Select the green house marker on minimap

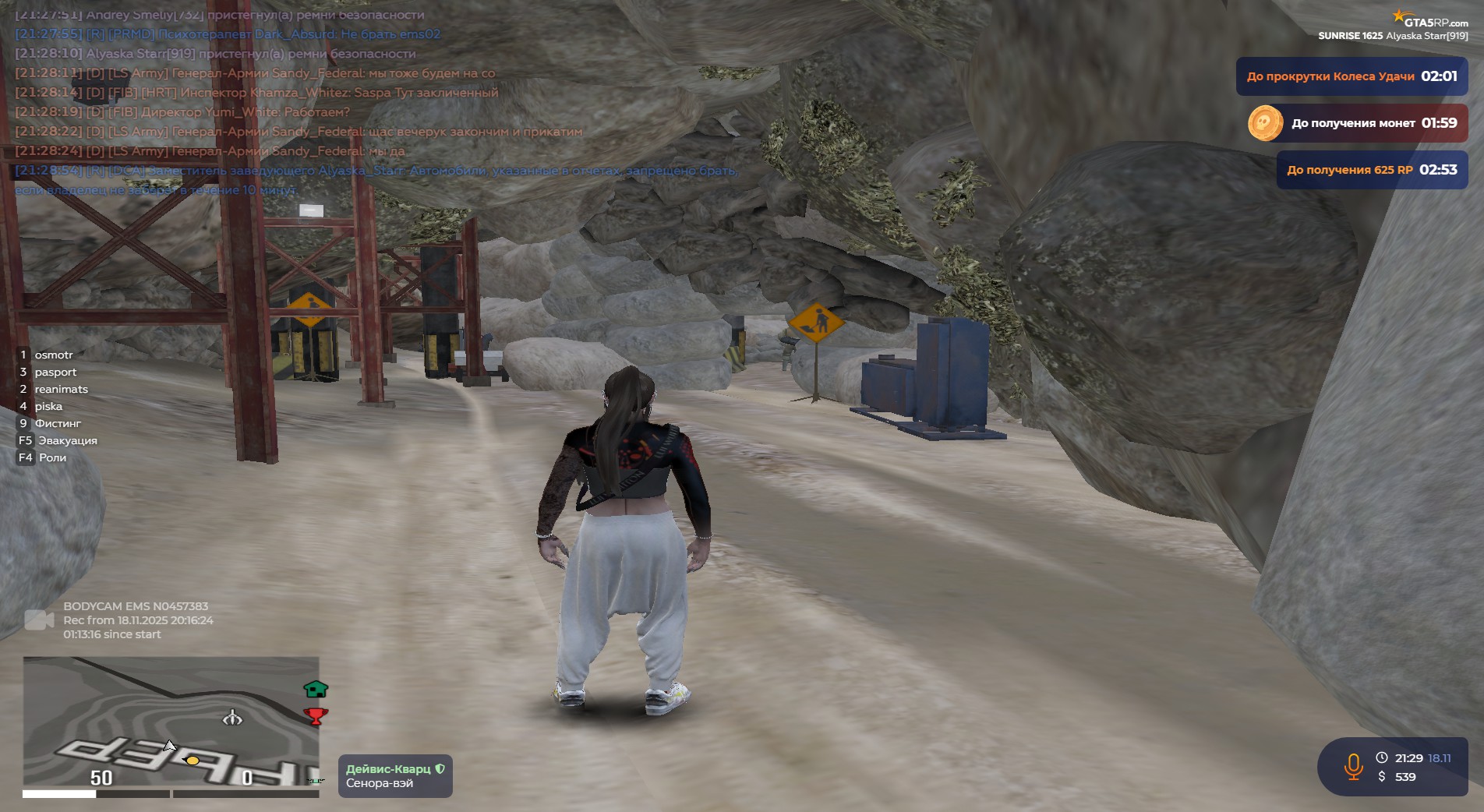coord(316,689)
